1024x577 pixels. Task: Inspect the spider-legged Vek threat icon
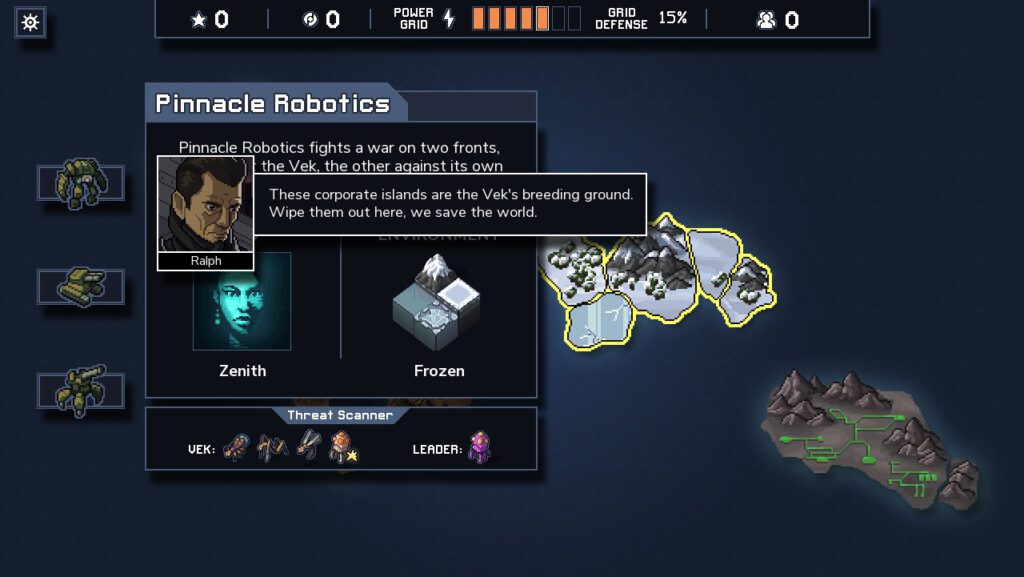[272, 446]
